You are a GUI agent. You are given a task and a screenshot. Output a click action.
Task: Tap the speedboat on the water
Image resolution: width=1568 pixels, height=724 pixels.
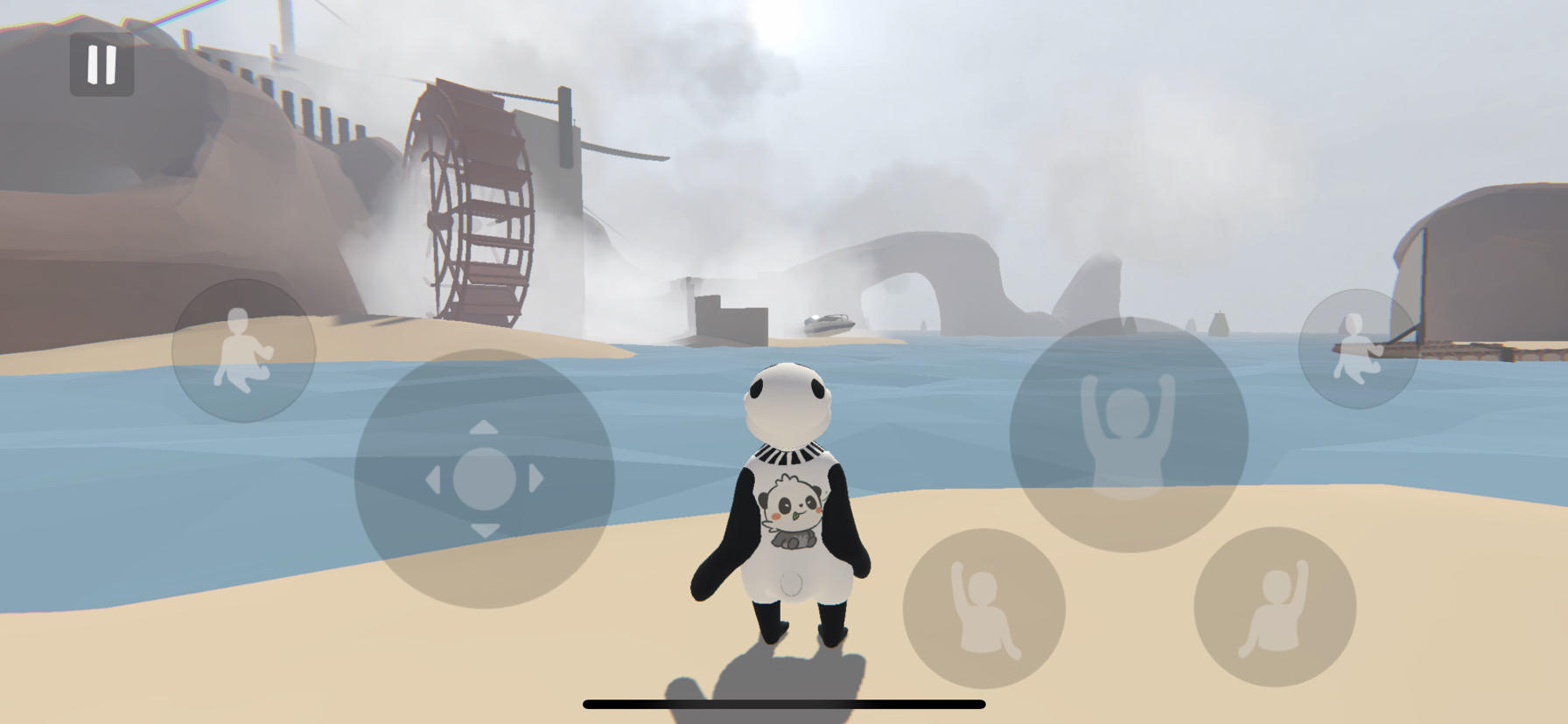[829, 323]
